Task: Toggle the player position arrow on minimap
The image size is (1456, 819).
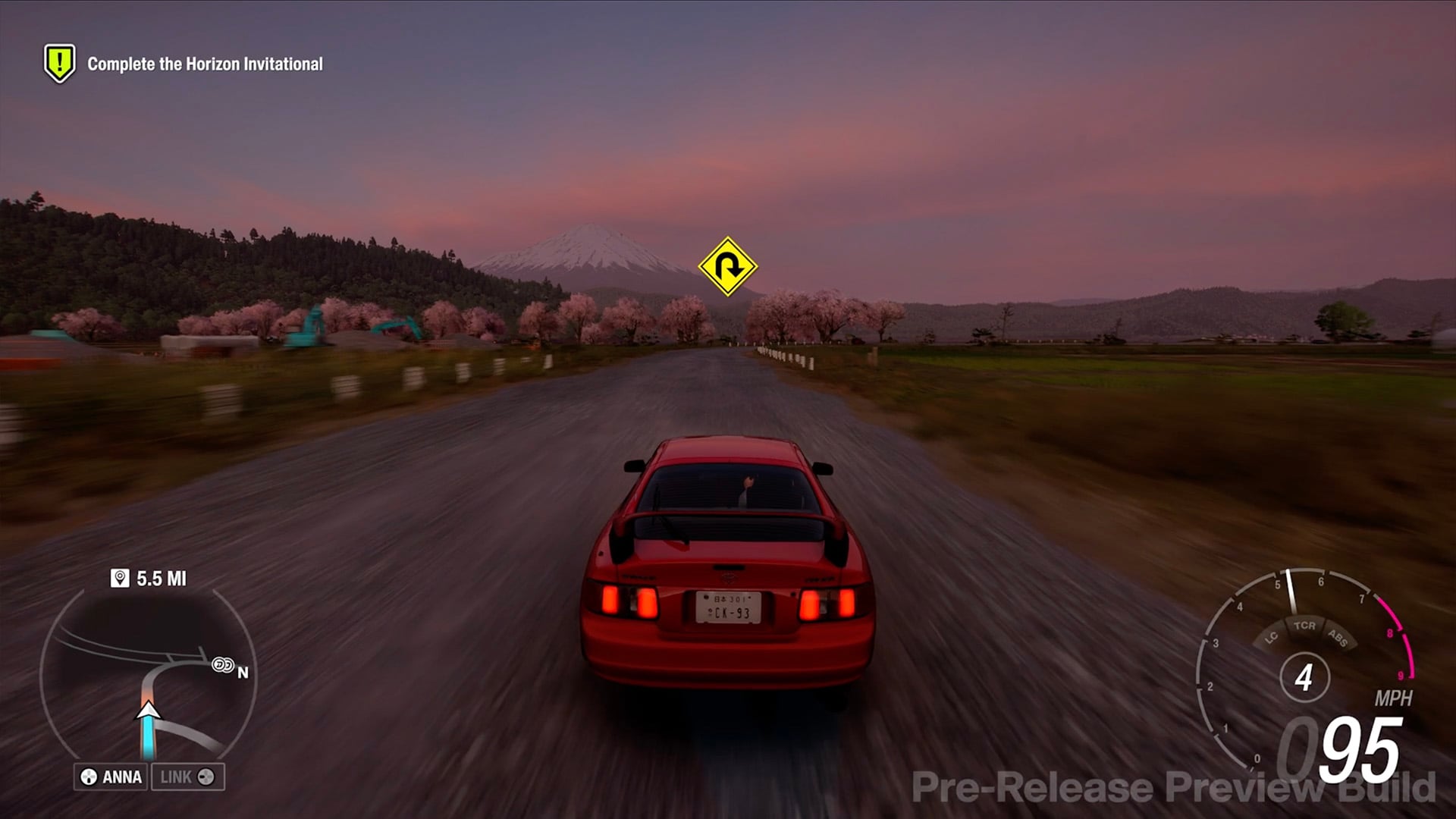Action: pyautogui.click(x=149, y=713)
